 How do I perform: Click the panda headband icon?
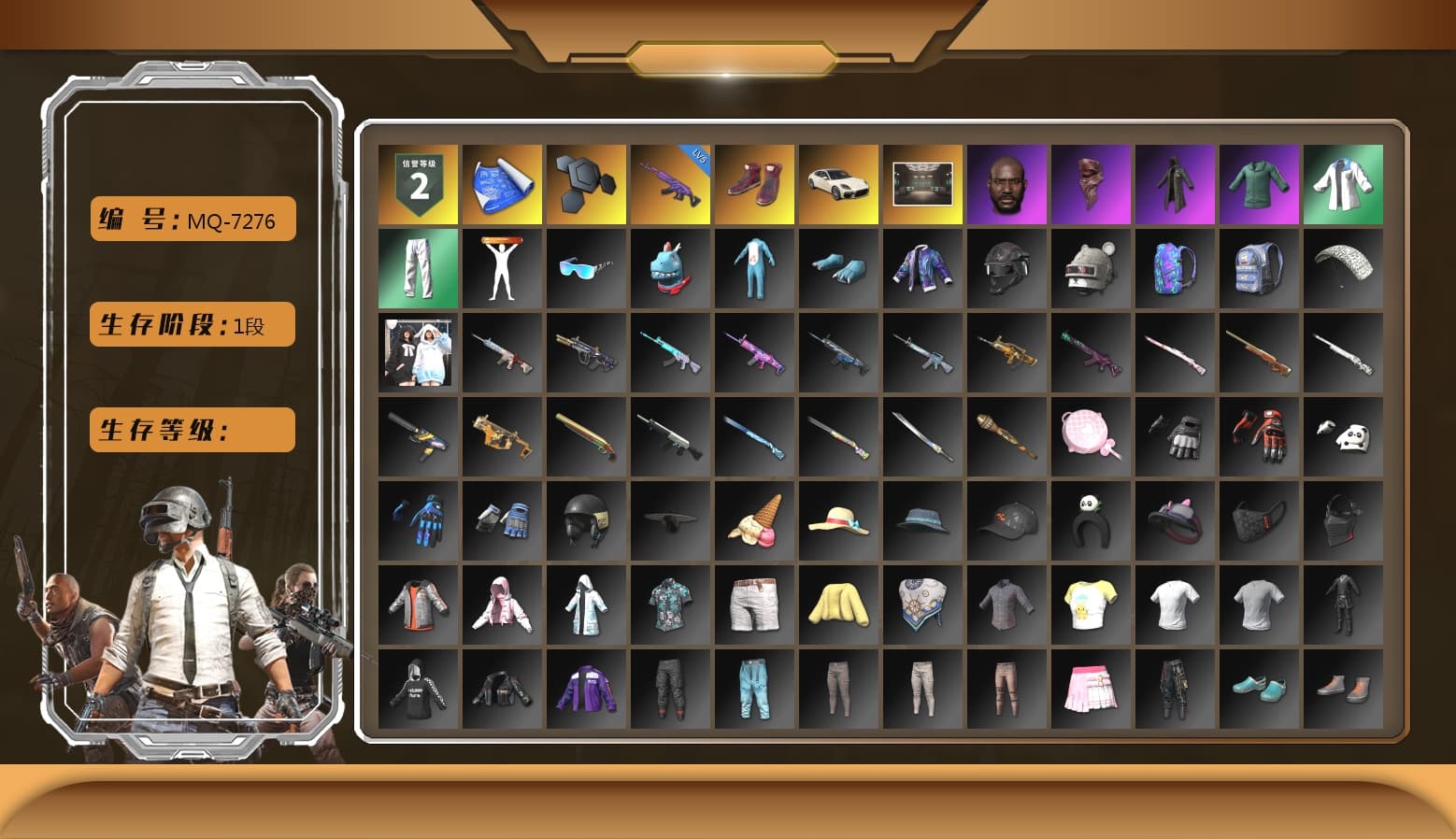click(1091, 520)
